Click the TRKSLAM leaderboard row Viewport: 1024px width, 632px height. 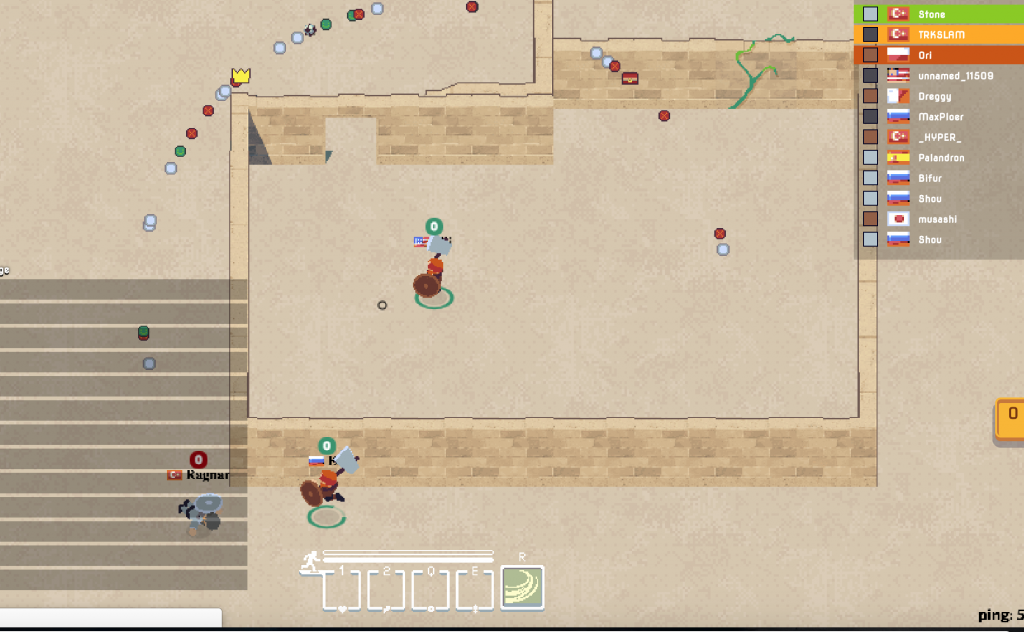tap(938, 34)
